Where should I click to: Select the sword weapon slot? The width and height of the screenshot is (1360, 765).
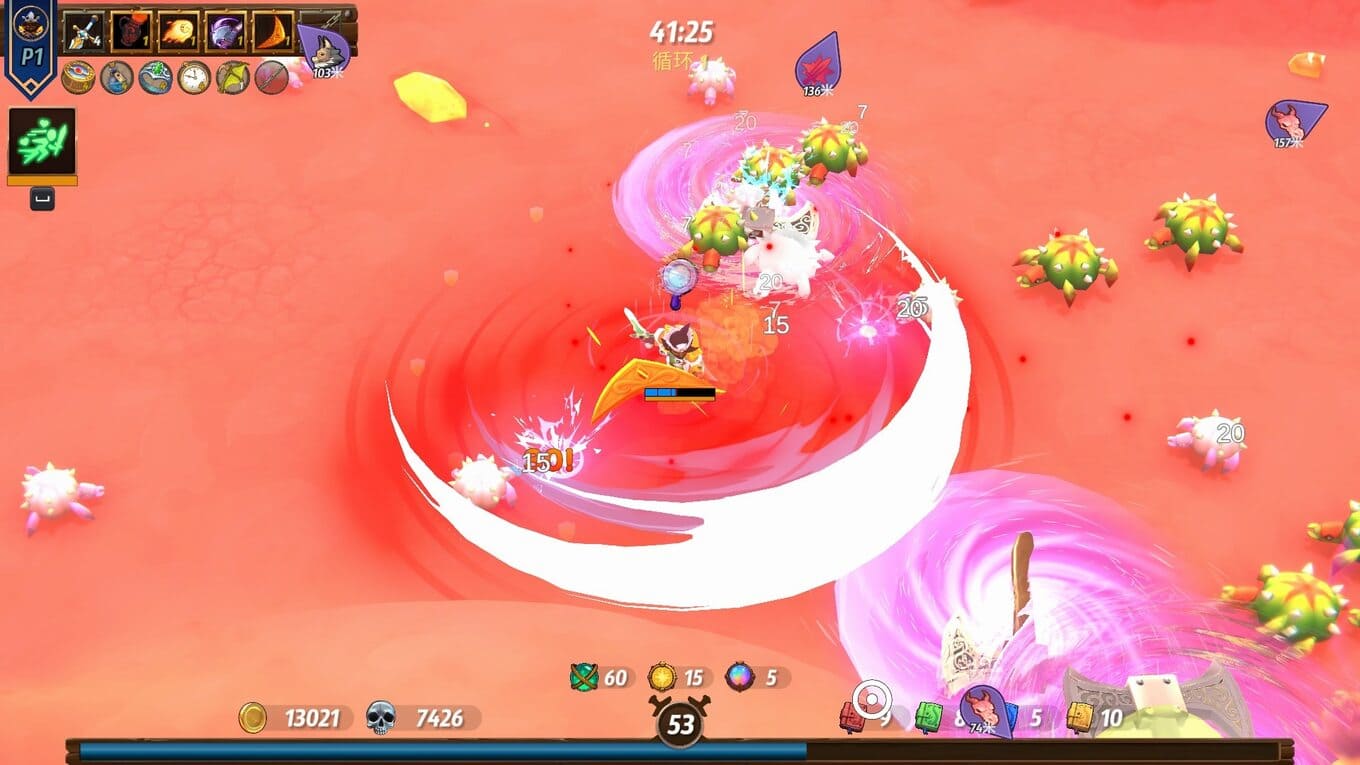(x=83, y=32)
